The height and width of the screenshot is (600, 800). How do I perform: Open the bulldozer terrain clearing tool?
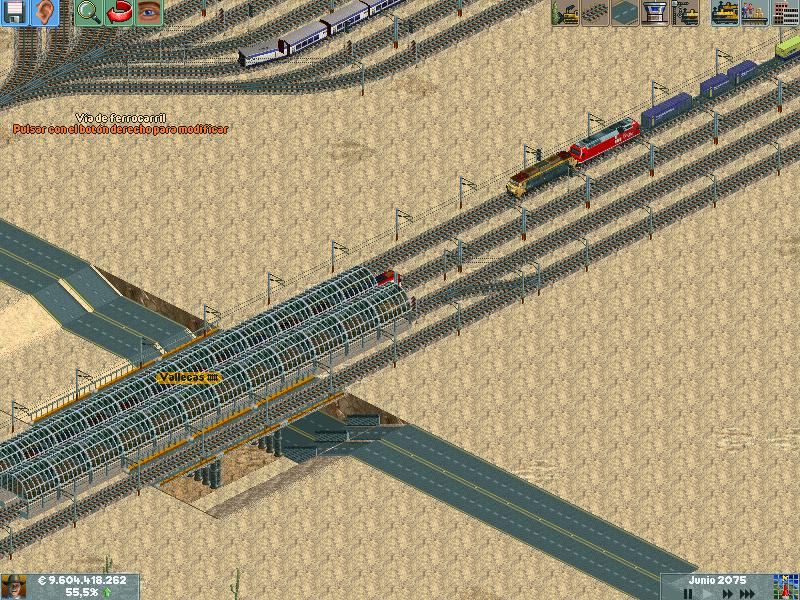point(566,13)
